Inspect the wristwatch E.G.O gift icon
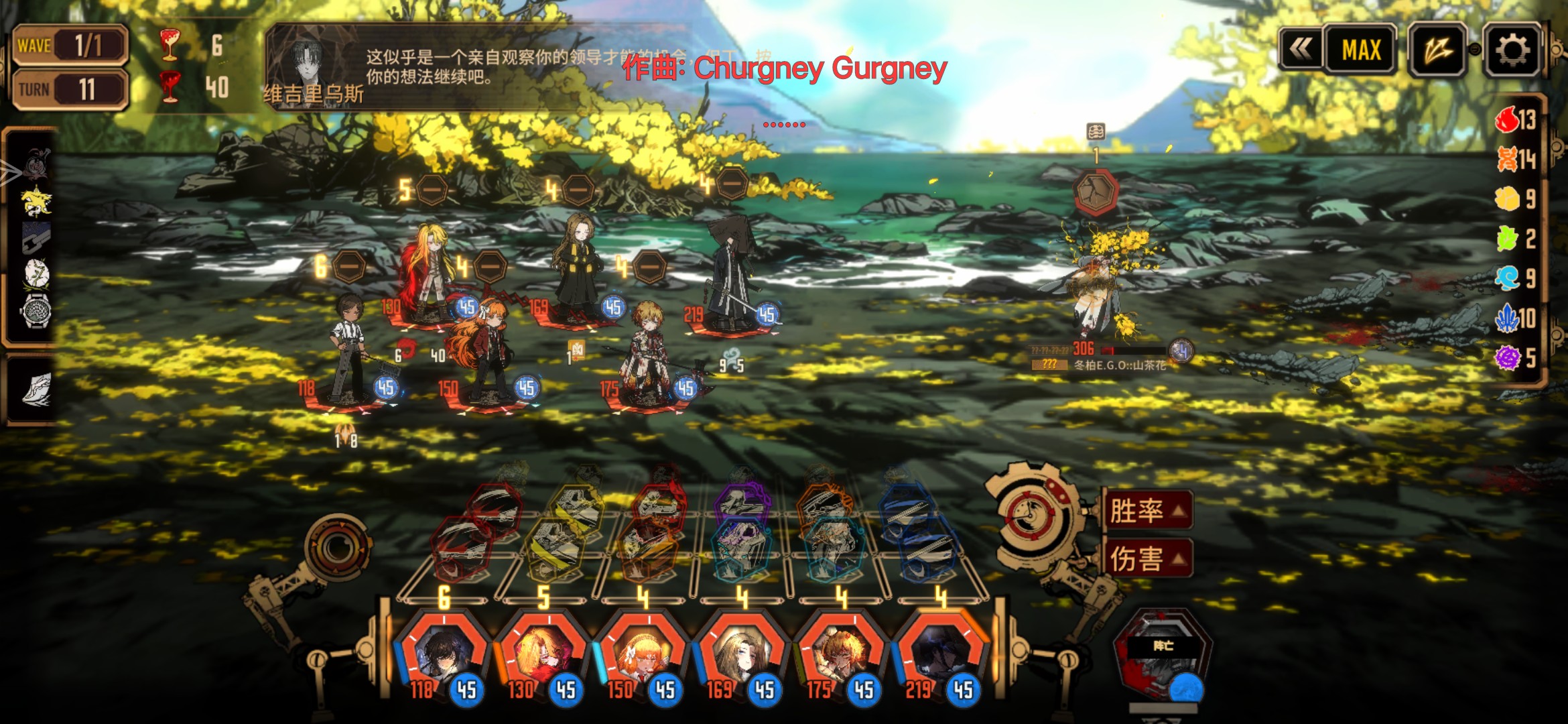The height and width of the screenshot is (724, 1568). click(x=36, y=312)
